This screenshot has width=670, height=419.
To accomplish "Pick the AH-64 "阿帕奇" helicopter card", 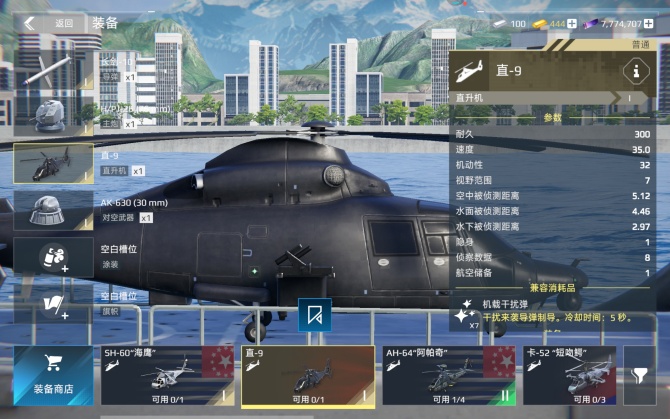I will point(448,375).
